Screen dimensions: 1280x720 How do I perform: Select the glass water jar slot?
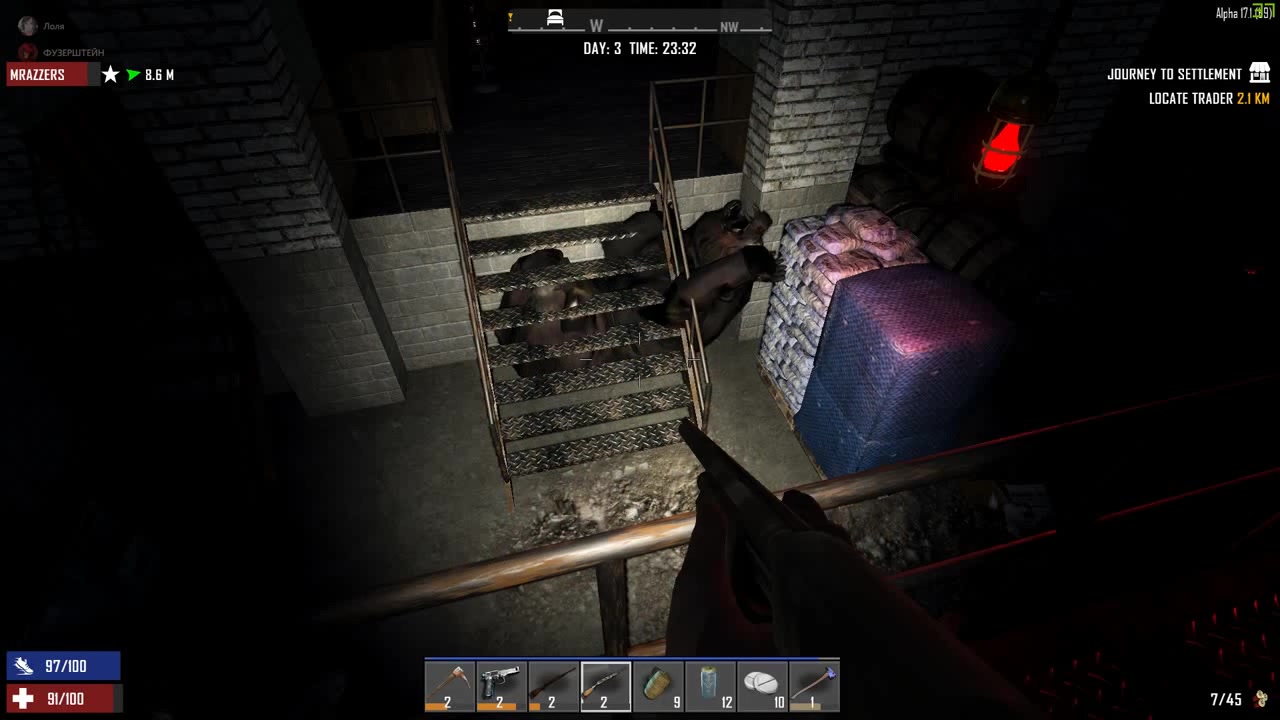710,686
